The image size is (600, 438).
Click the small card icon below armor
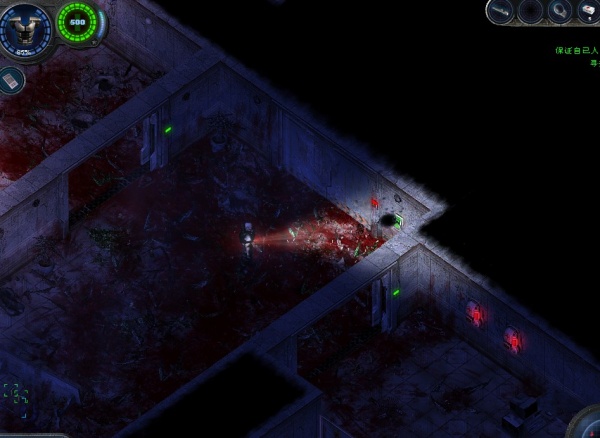tap(12, 78)
